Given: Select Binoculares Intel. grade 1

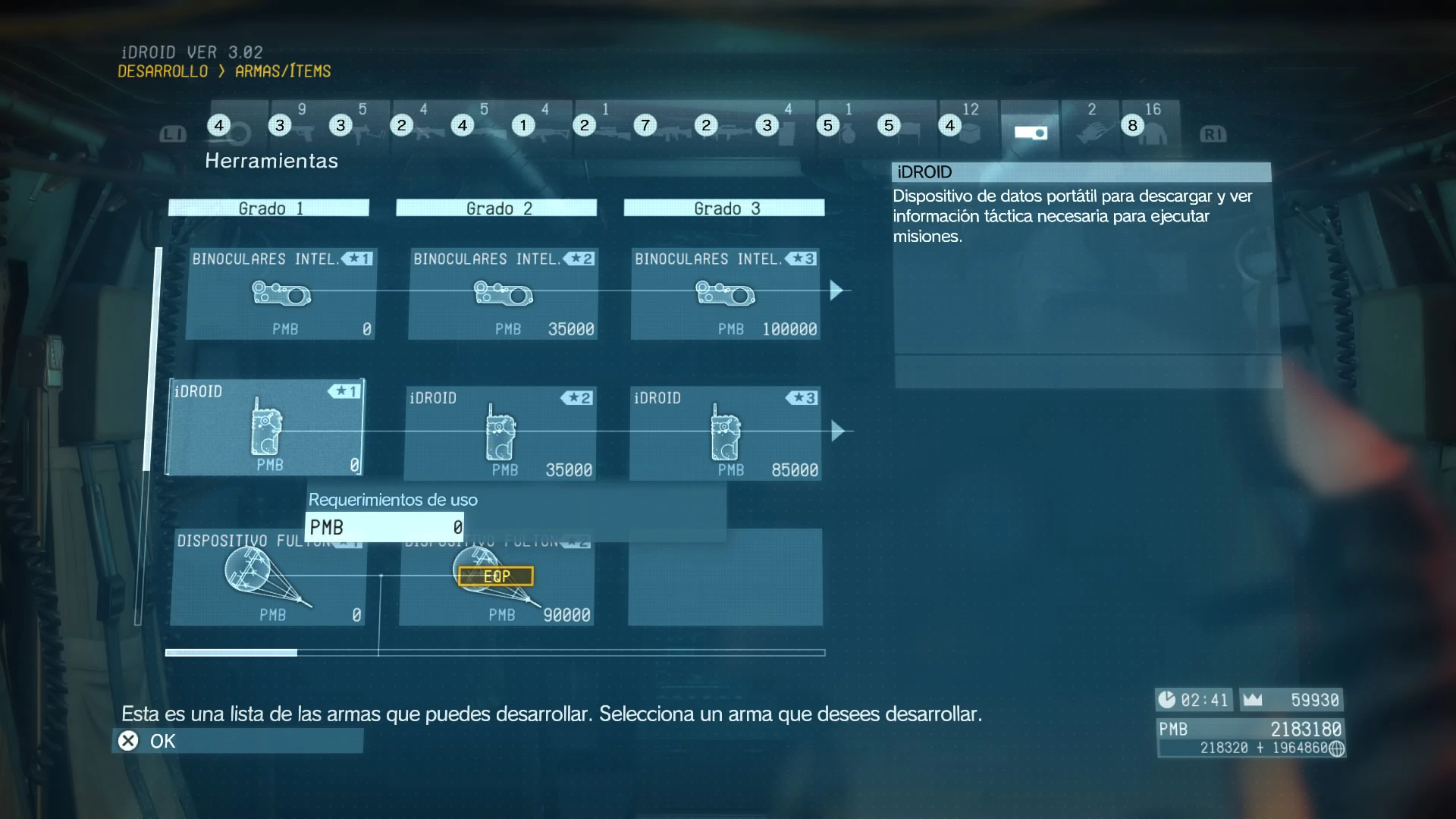Looking at the screenshot, I should click(x=281, y=293).
